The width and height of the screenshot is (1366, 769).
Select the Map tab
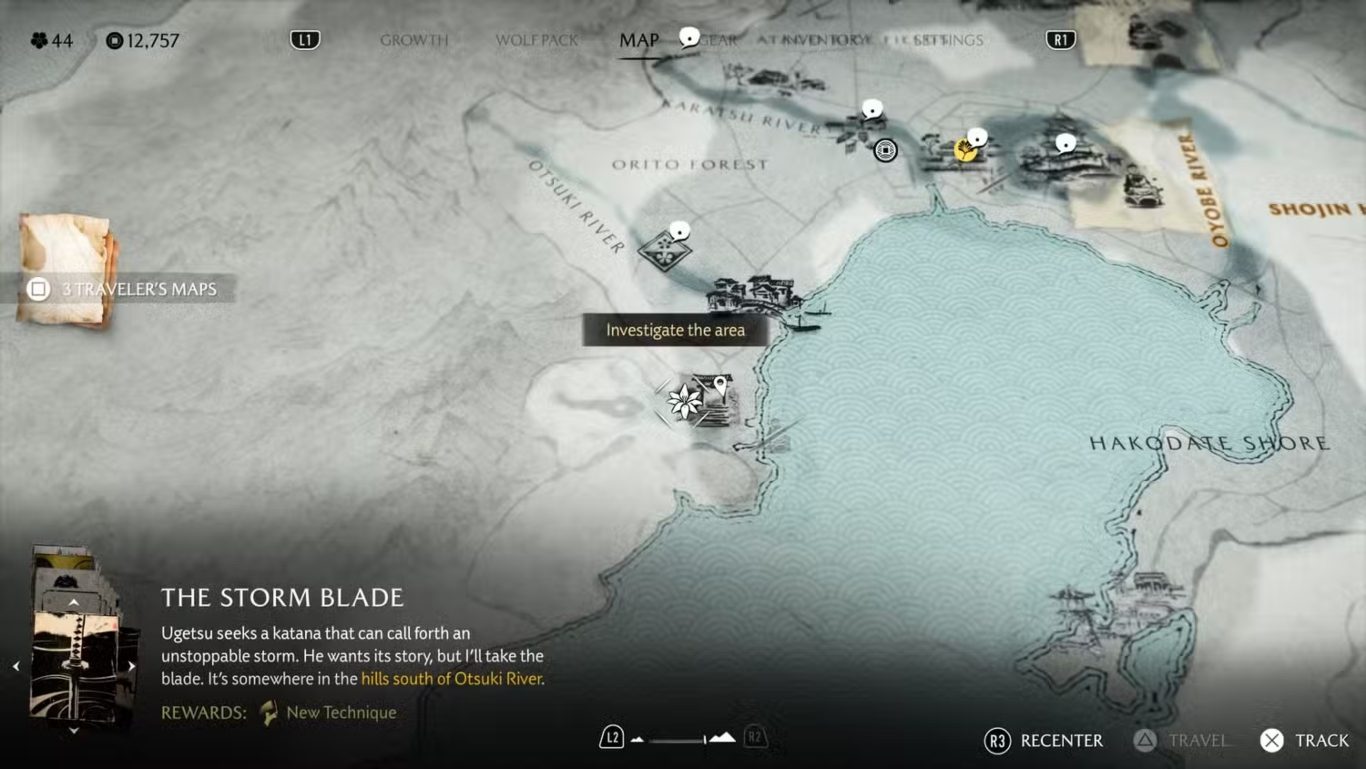[639, 40]
